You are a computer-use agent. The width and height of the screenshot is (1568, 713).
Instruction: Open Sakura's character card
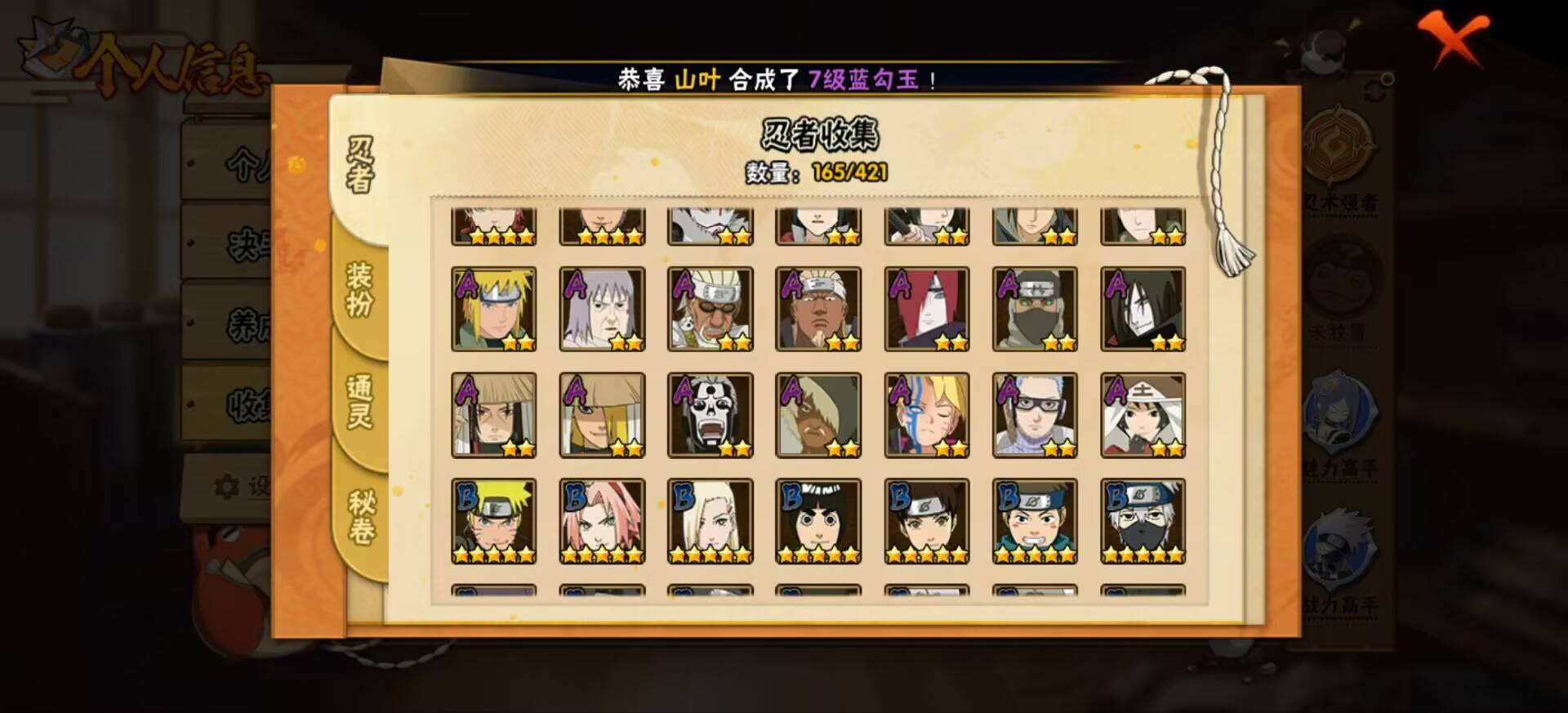pyautogui.click(x=601, y=520)
